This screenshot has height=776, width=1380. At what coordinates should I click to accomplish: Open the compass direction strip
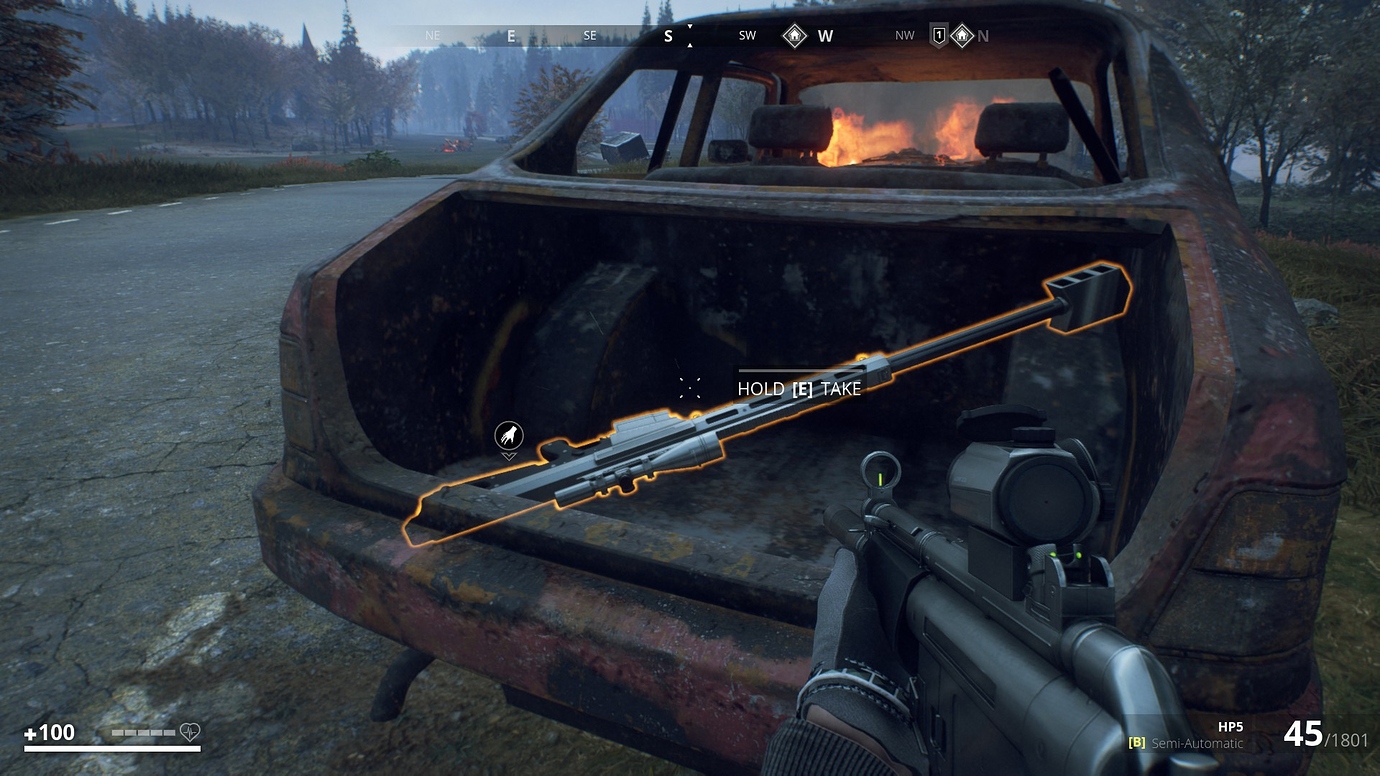coord(690,35)
